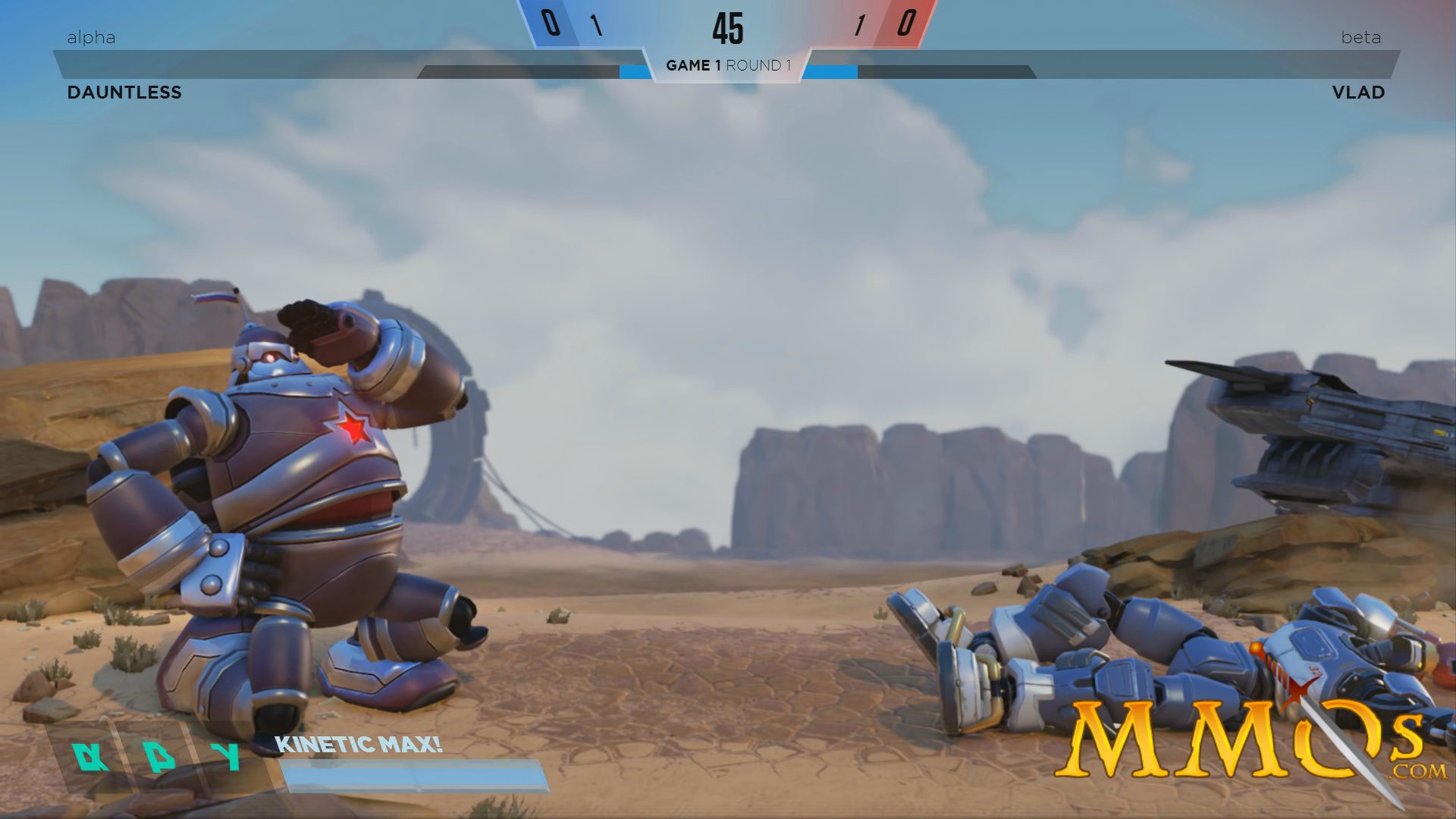Image resolution: width=1456 pixels, height=819 pixels.
Task: Select the alpha team label
Action: [90, 37]
